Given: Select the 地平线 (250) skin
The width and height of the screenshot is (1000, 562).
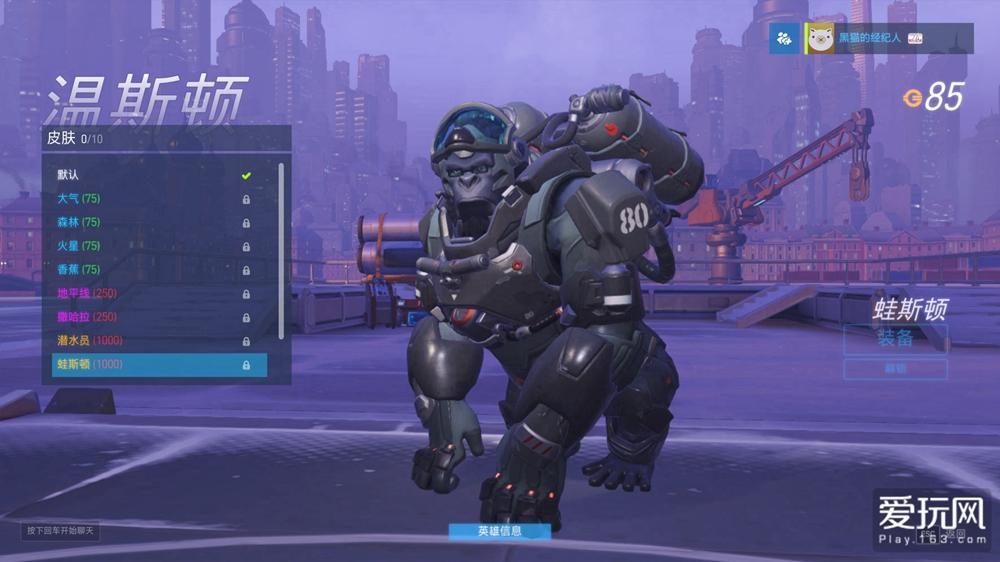Looking at the screenshot, I should tap(150, 294).
